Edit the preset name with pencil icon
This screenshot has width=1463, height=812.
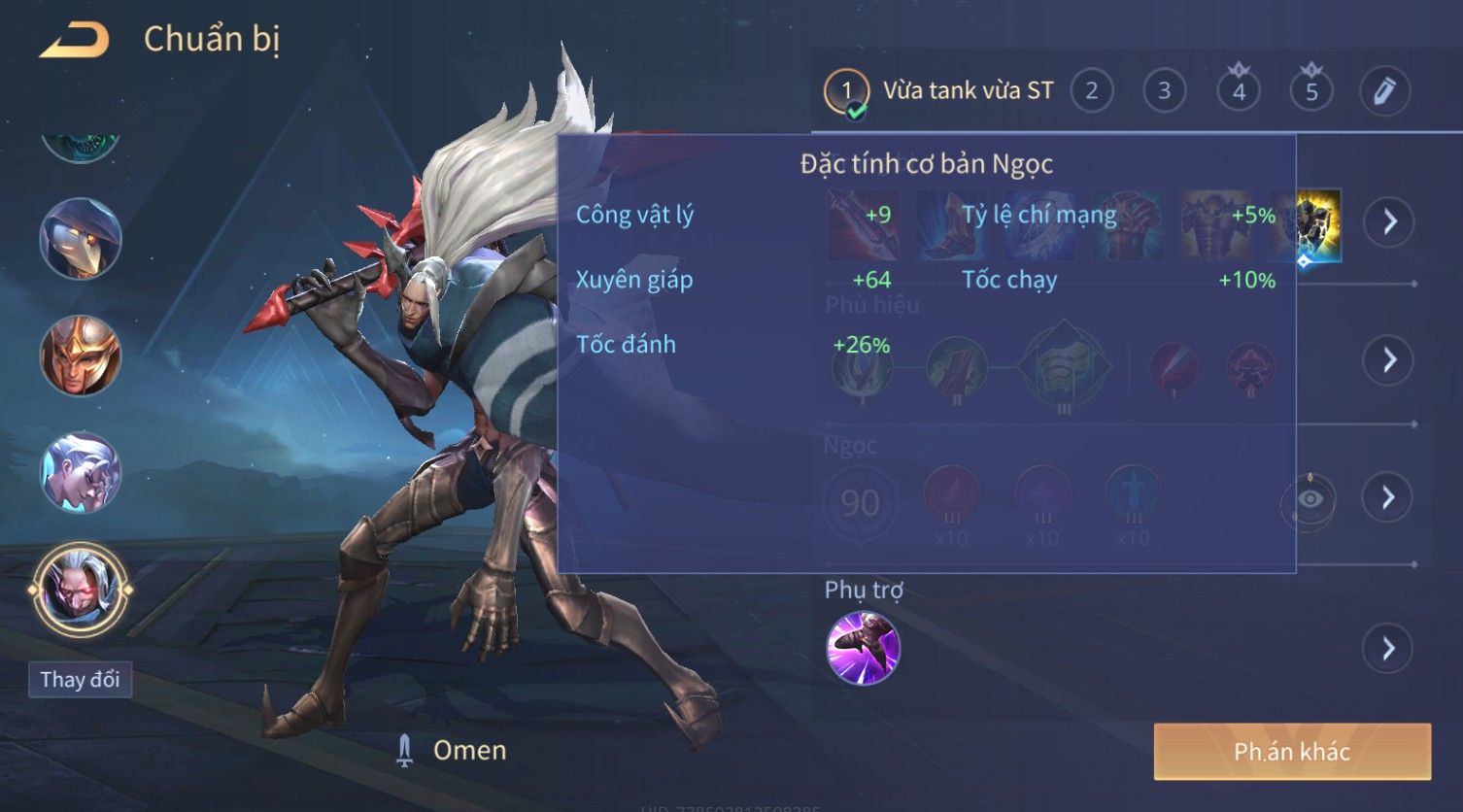pos(1384,91)
